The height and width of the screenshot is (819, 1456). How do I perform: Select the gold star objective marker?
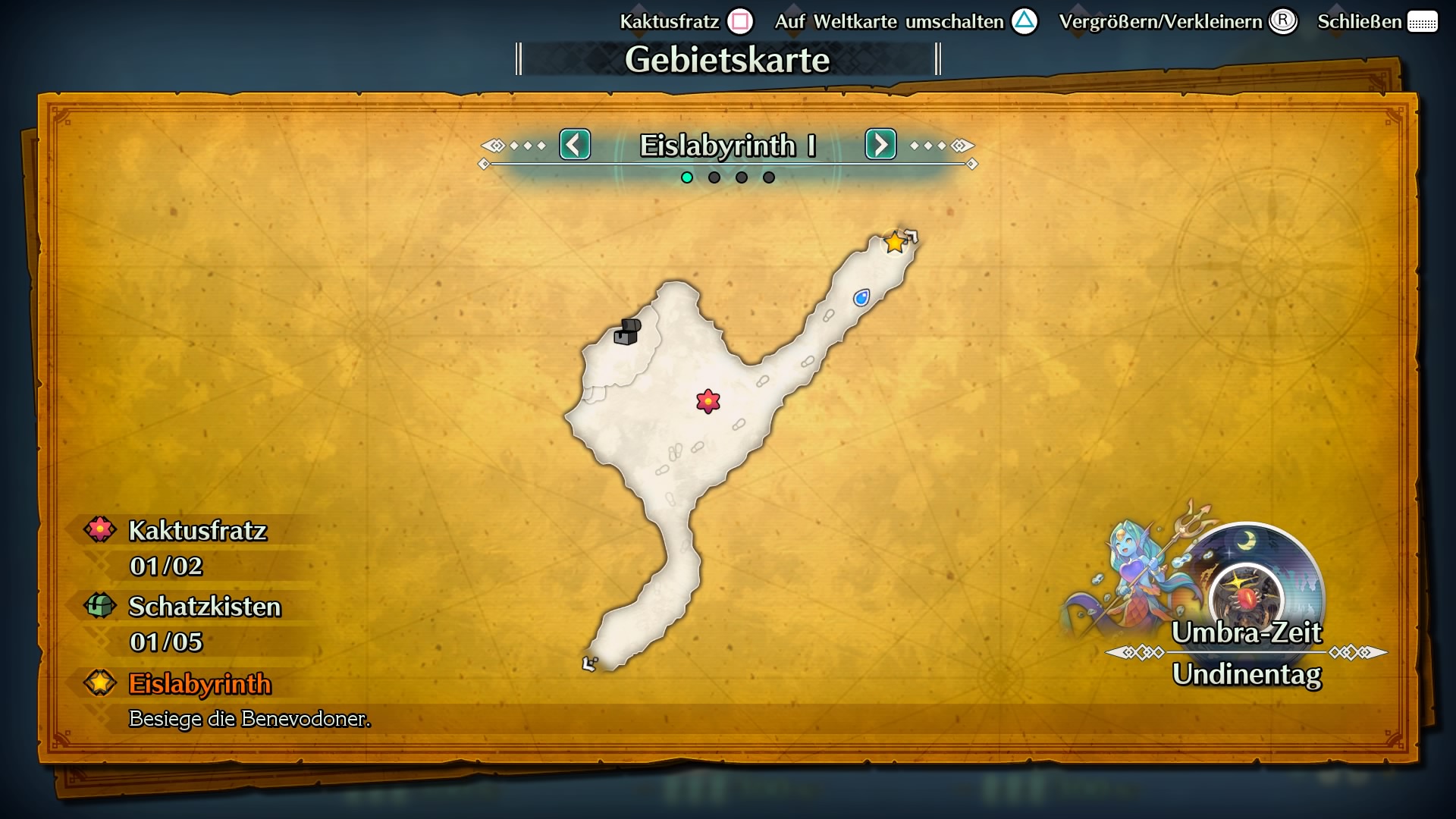tap(895, 243)
